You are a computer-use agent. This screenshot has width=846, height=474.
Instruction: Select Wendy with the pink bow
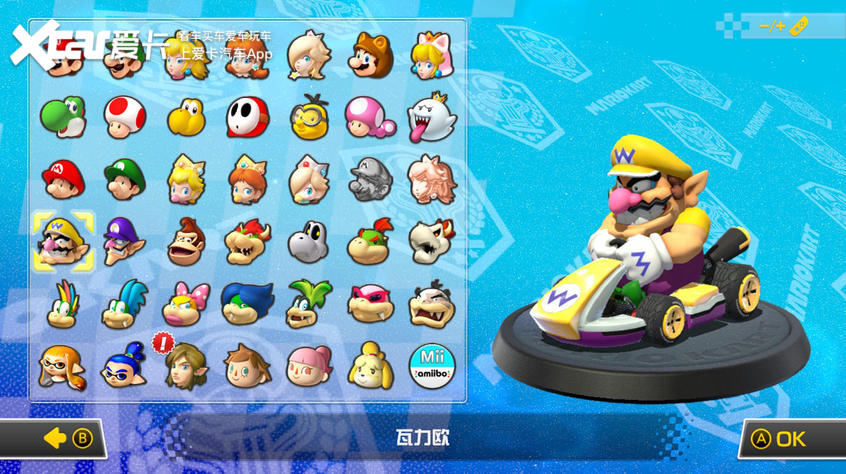[186, 304]
